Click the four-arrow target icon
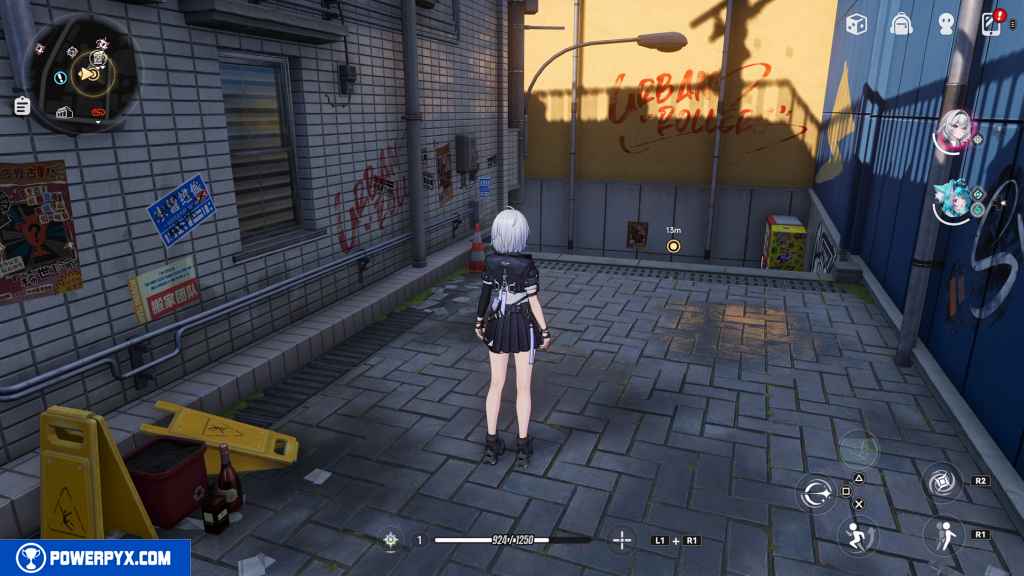This screenshot has width=1024, height=576. (622, 540)
